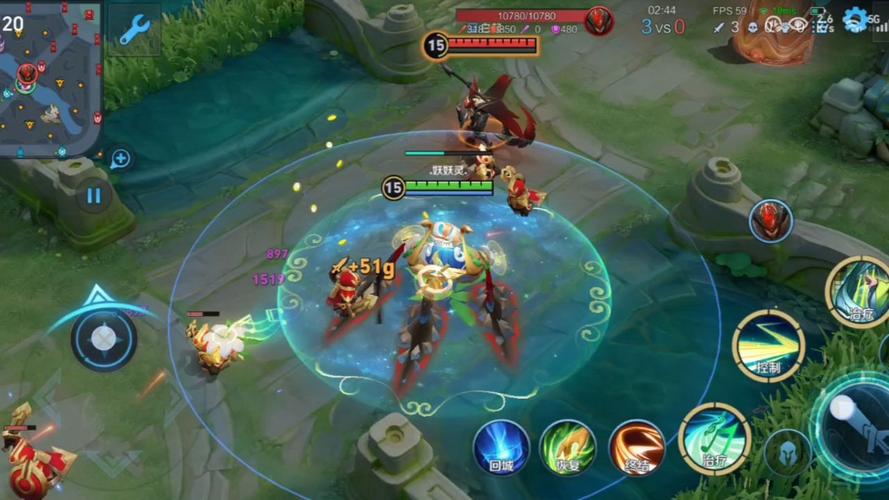Viewport: 889px width, 500px height.
Task: Tap the small plus button below the minimap
Action: click(121, 158)
